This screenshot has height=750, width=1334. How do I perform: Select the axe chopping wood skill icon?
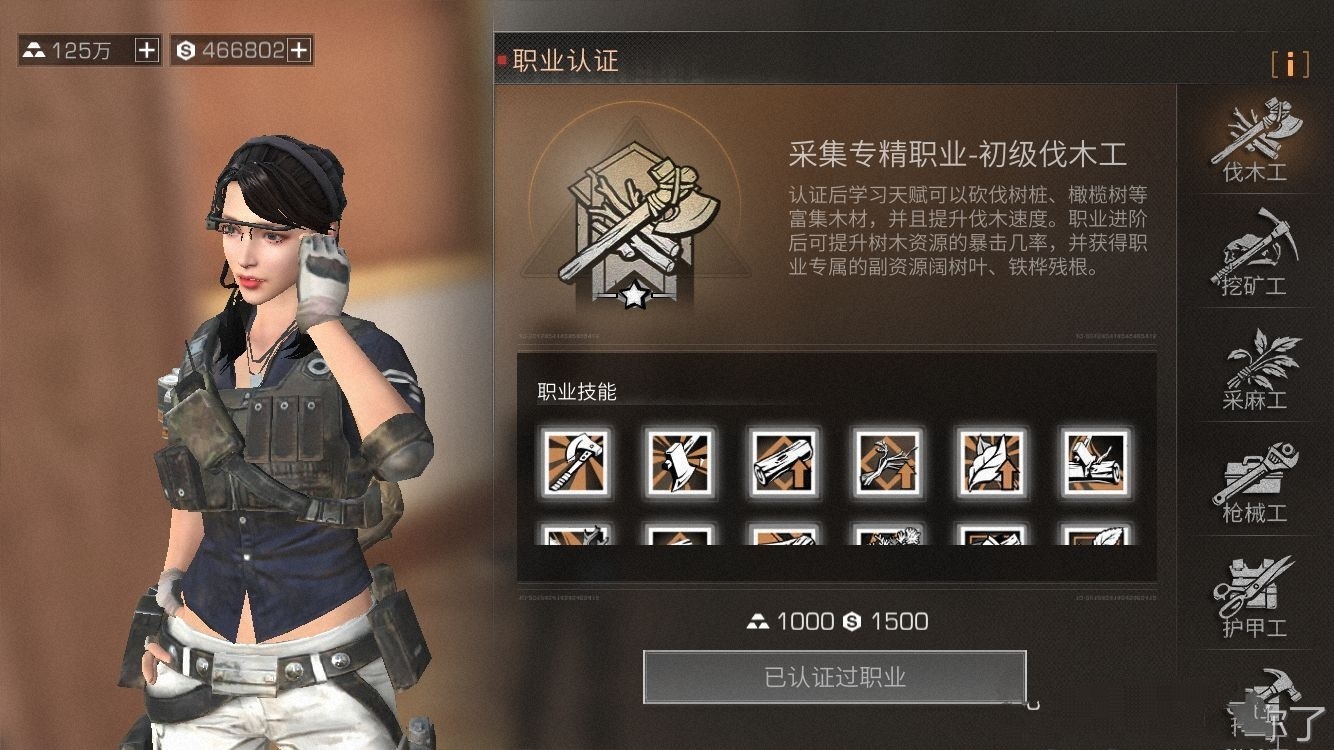tap(678, 461)
